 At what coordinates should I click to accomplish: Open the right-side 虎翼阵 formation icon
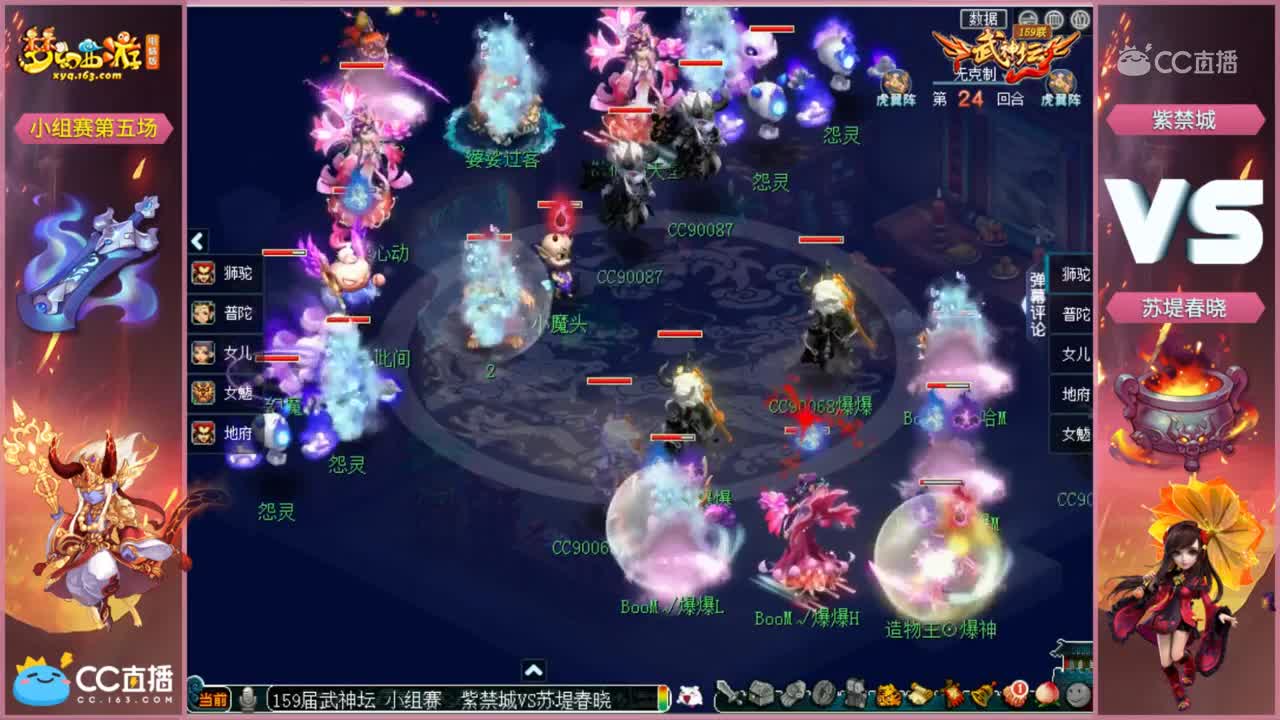pos(1059,82)
